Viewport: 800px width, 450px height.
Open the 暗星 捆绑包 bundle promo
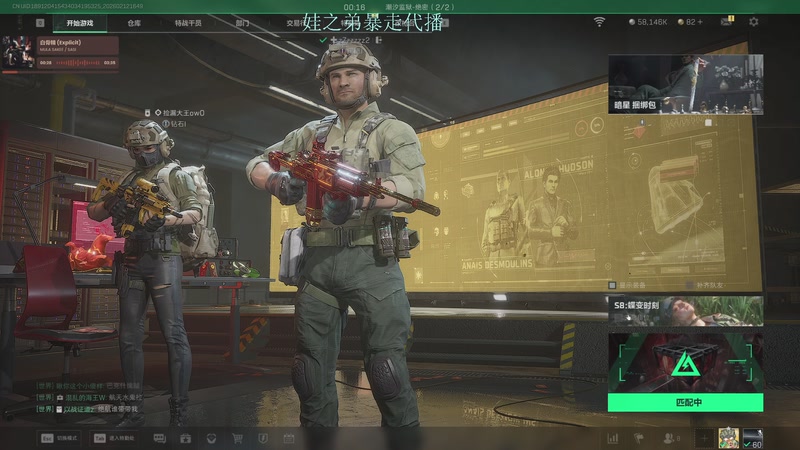[685, 84]
